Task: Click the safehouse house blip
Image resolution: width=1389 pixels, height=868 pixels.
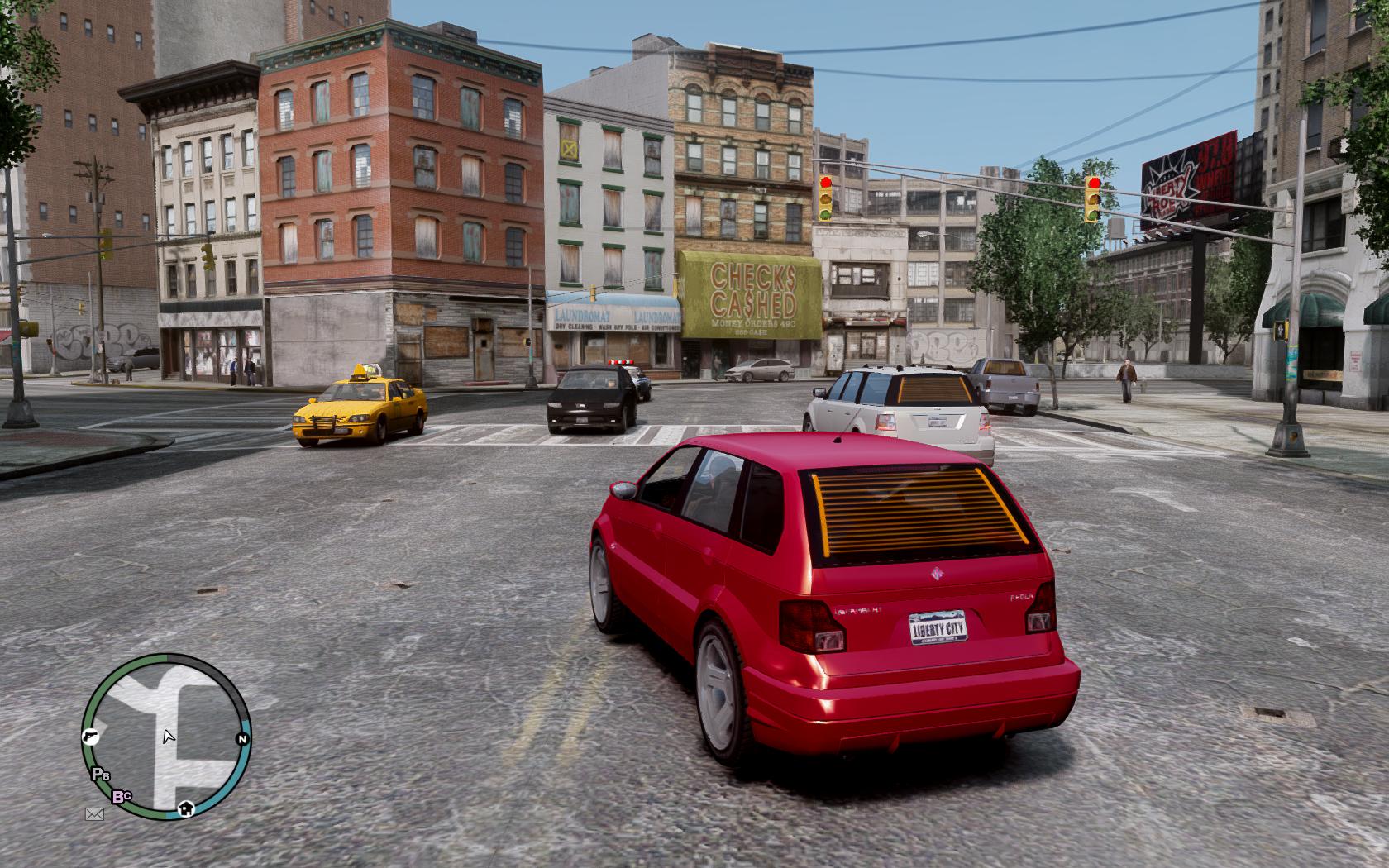Action: tap(186, 808)
